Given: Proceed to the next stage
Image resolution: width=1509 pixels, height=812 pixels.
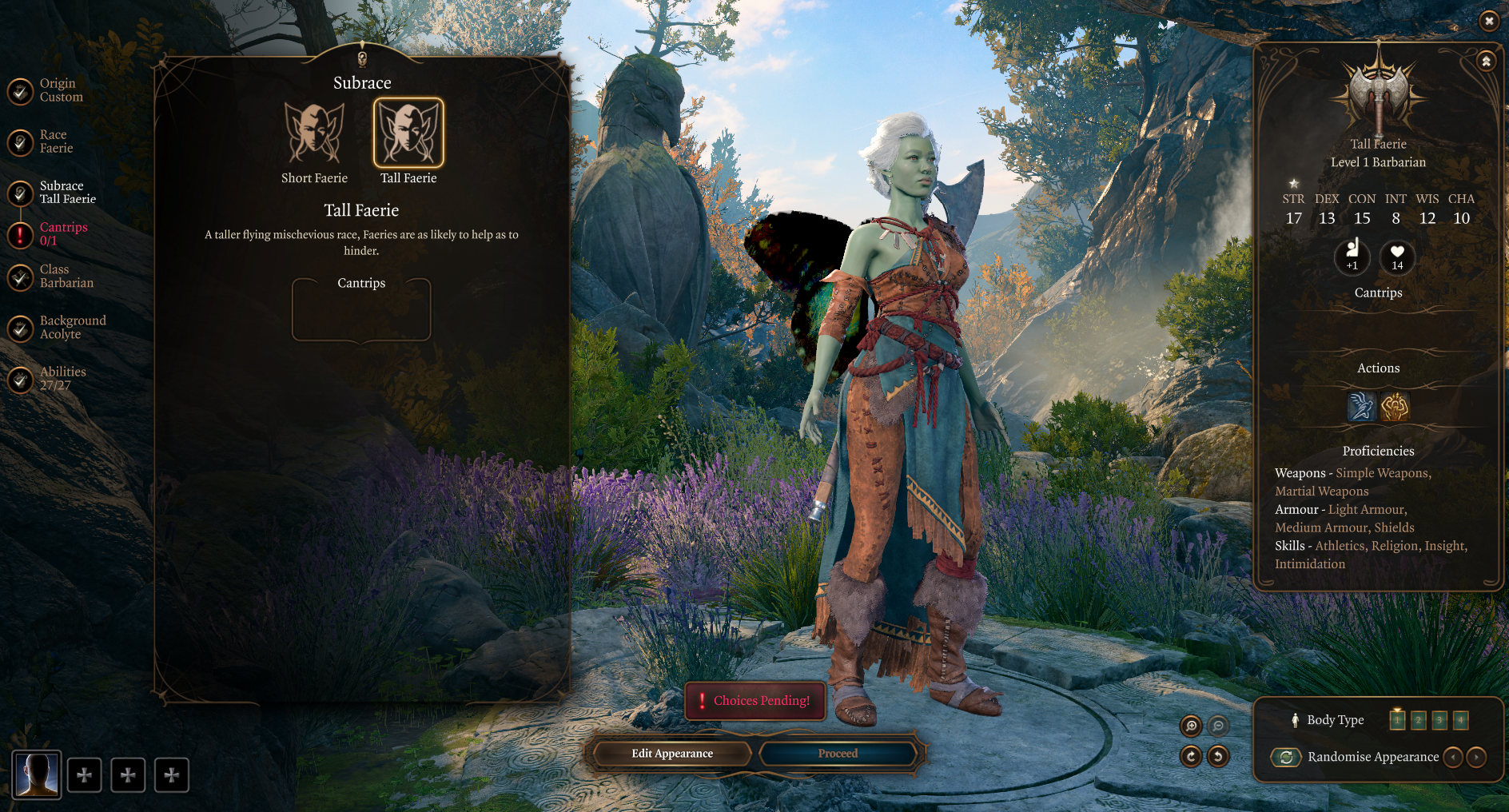Looking at the screenshot, I should (x=838, y=754).
